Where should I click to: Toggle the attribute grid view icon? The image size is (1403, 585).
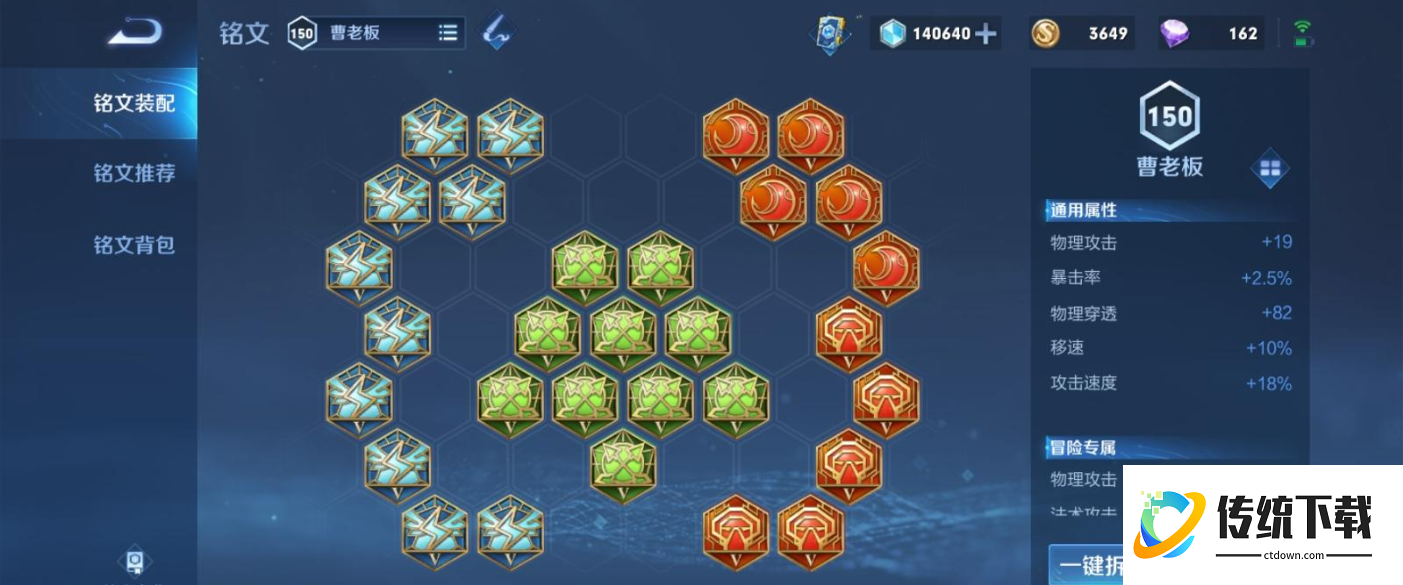(x=1270, y=170)
